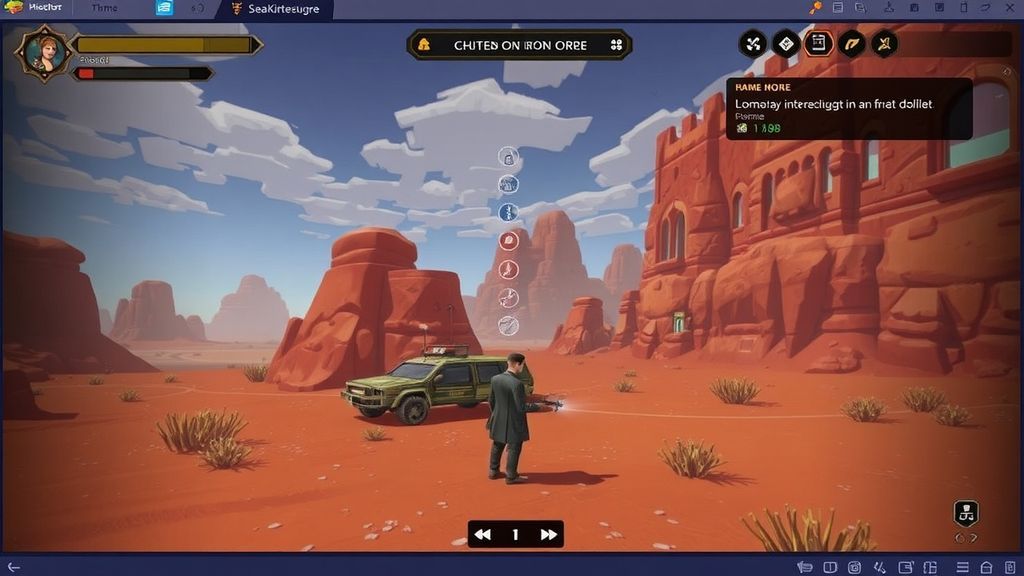Click the rewind arrows button
This screenshot has width=1024, height=576.
(483, 535)
